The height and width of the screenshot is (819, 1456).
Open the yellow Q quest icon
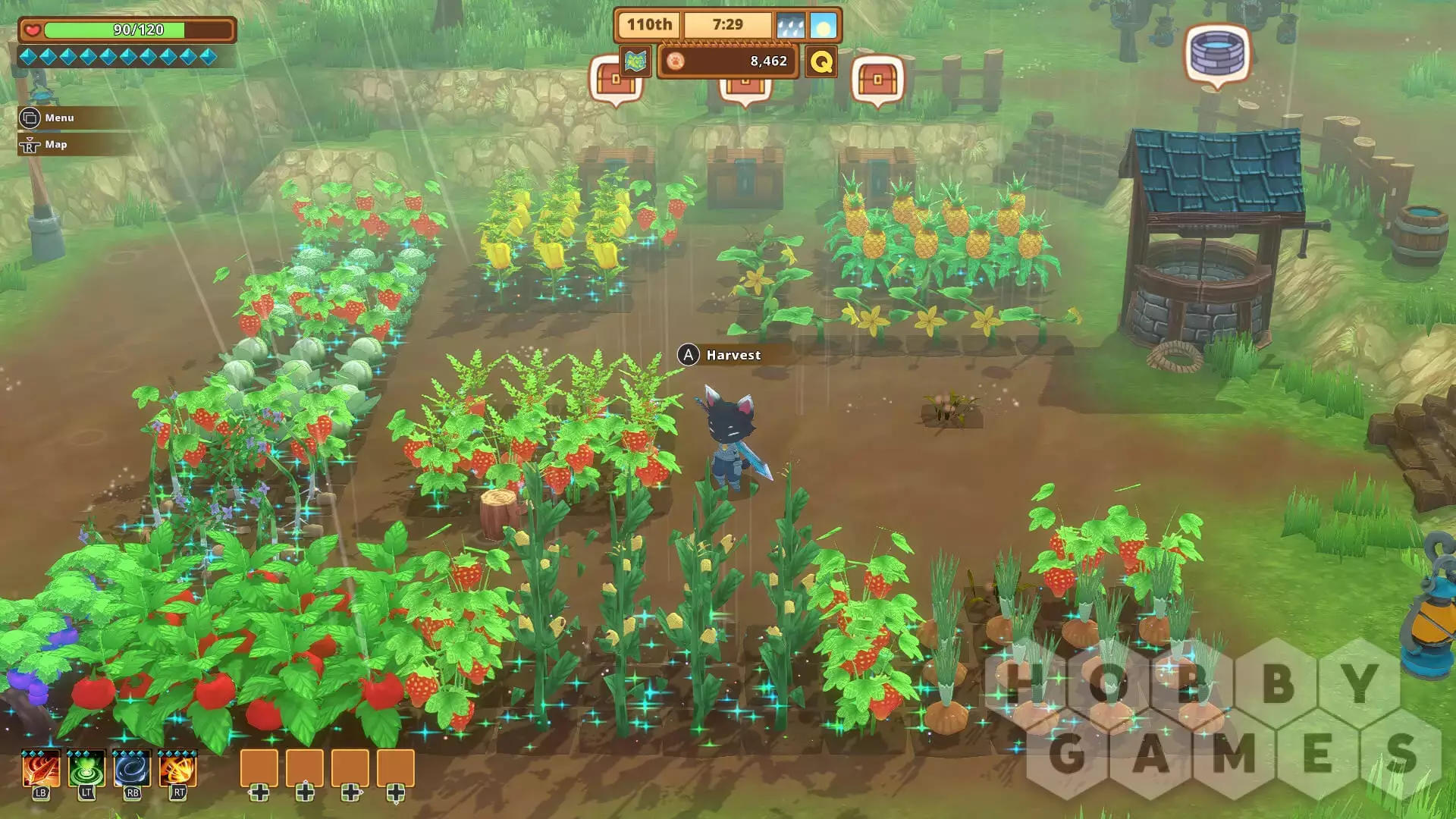821,61
